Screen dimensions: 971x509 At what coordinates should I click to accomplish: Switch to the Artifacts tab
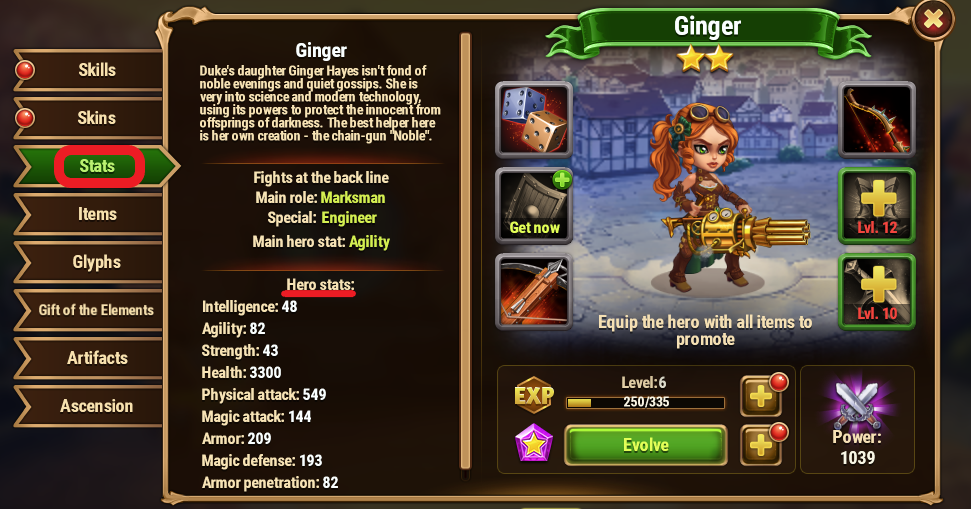tap(96, 358)
